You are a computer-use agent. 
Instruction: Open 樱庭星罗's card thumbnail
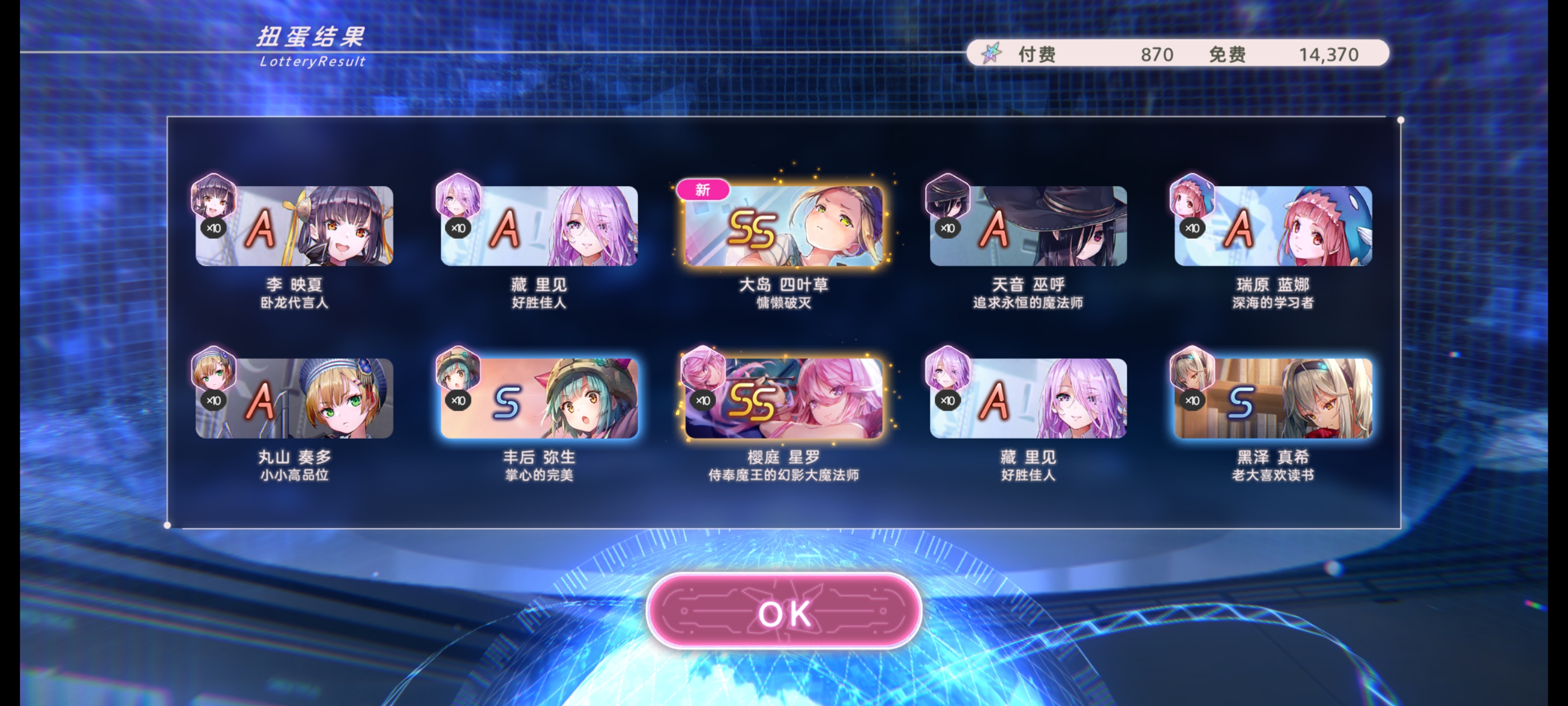(x=784, y=400)
